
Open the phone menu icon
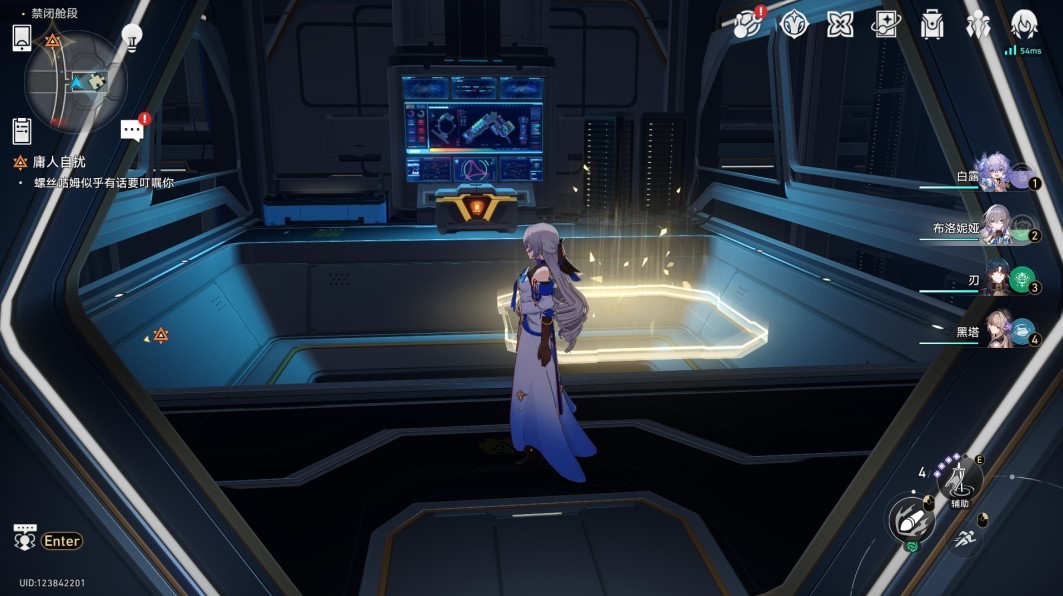pos(23,38)
